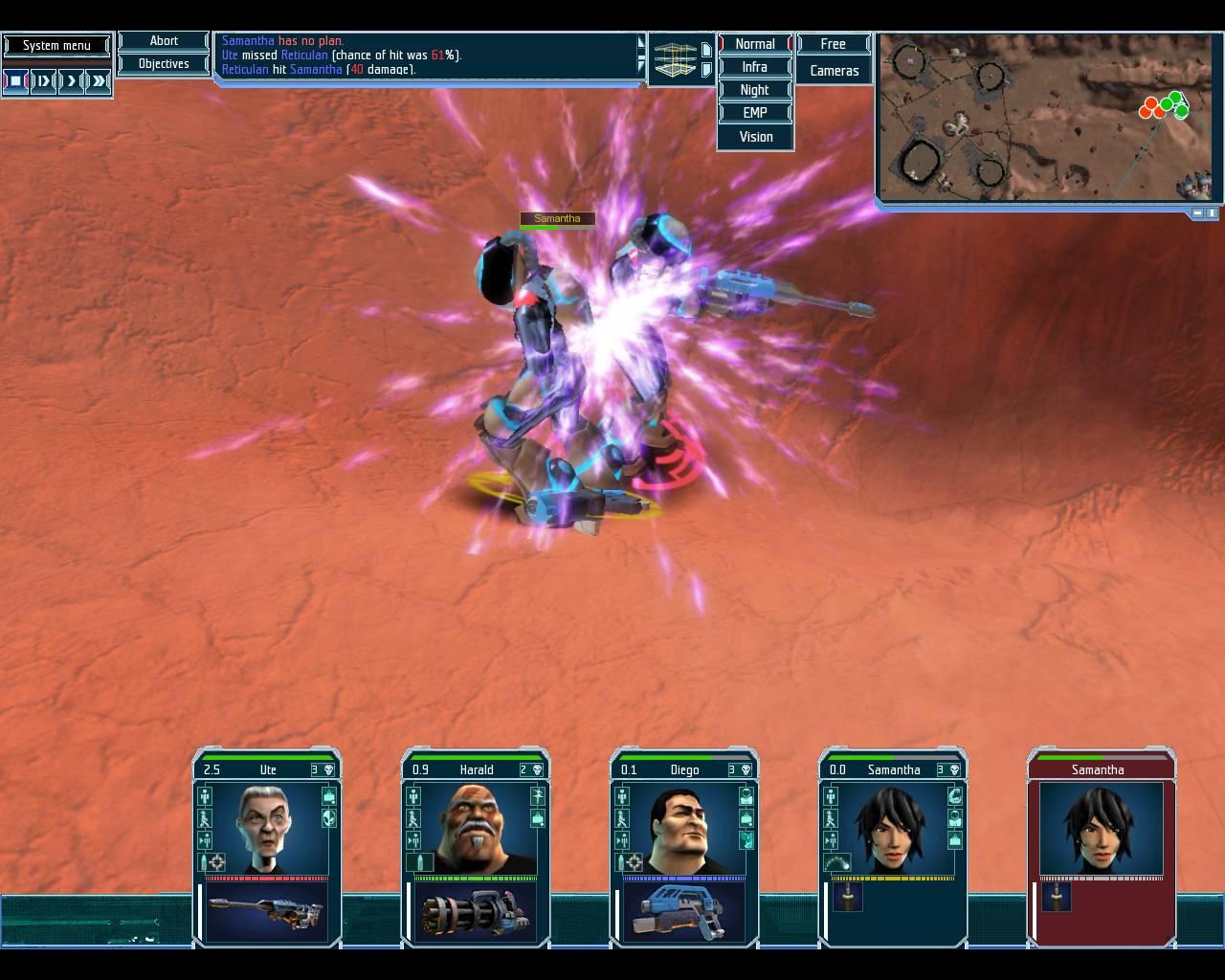Select the Free camera option
Screen dimensions: 1225x980
[834, 44]
